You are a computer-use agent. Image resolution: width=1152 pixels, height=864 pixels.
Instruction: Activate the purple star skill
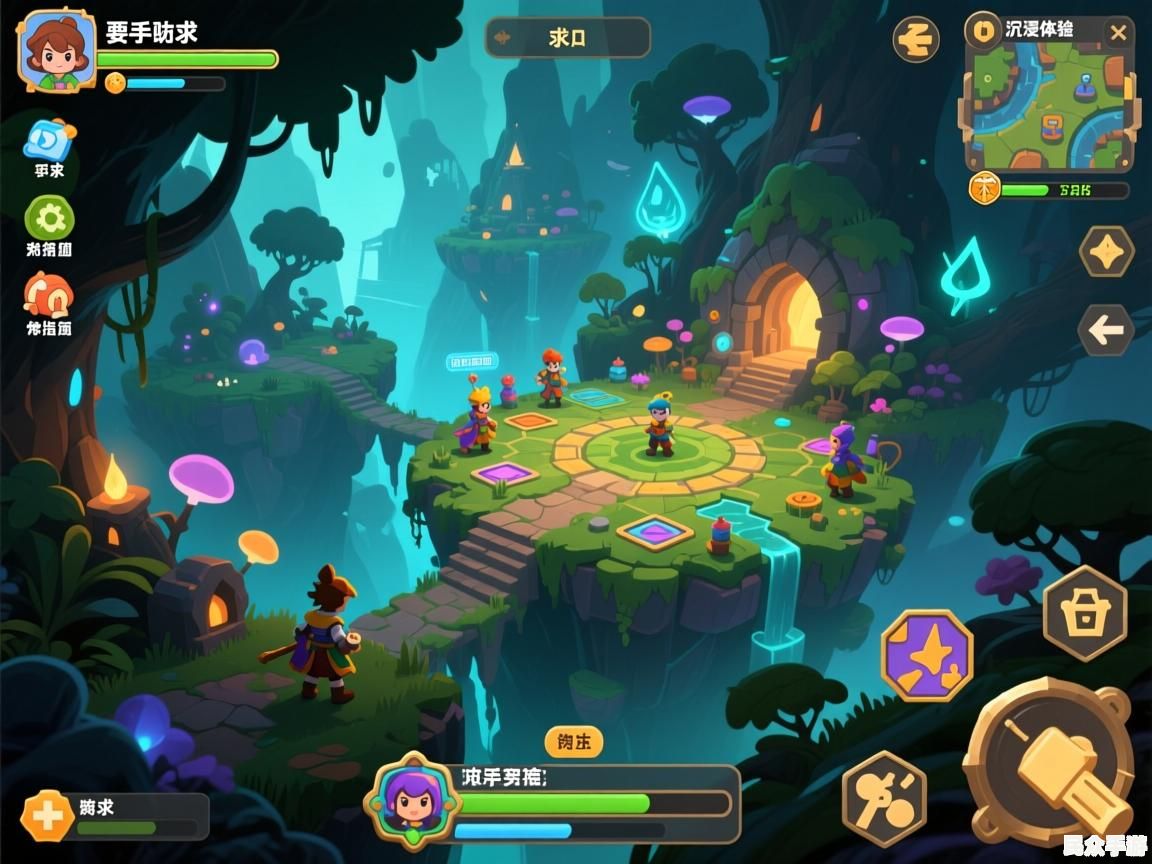tap(926, 656)
